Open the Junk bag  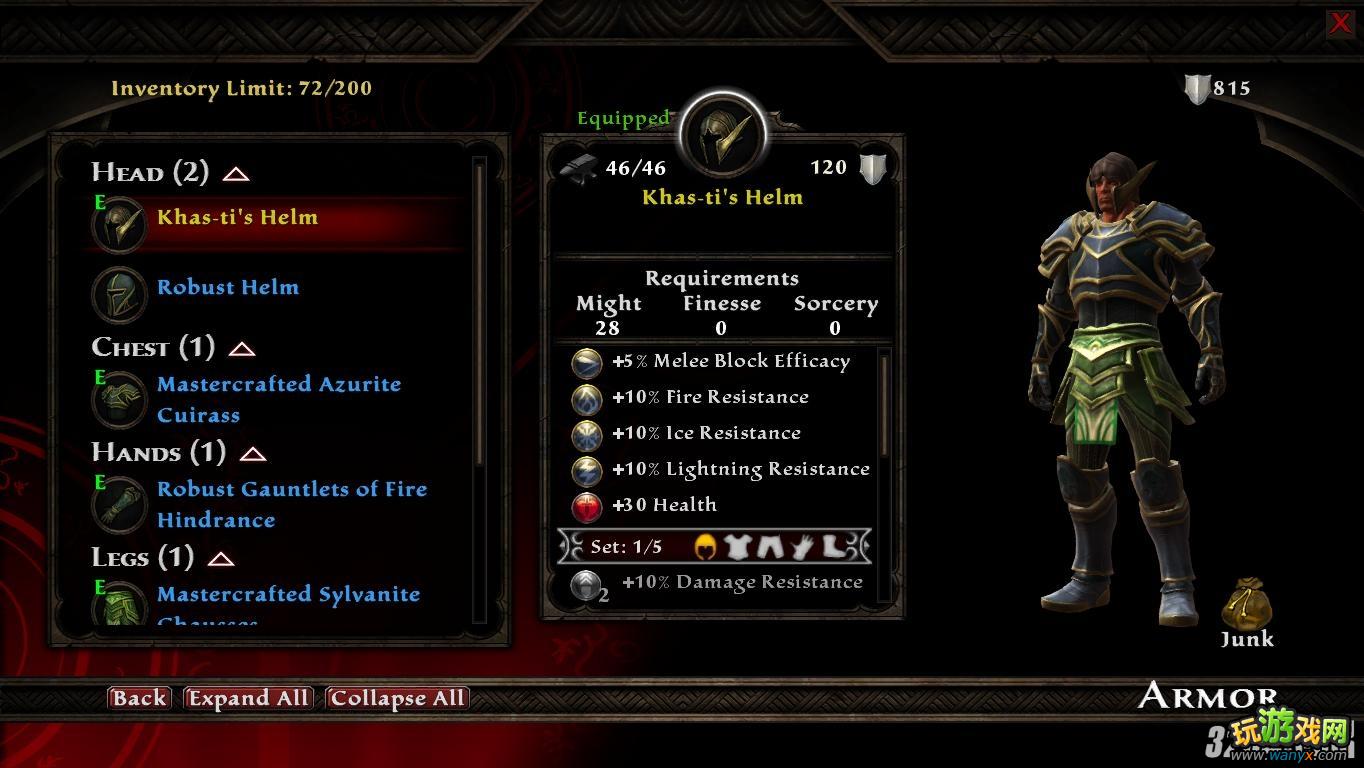tap(1246, 606)
